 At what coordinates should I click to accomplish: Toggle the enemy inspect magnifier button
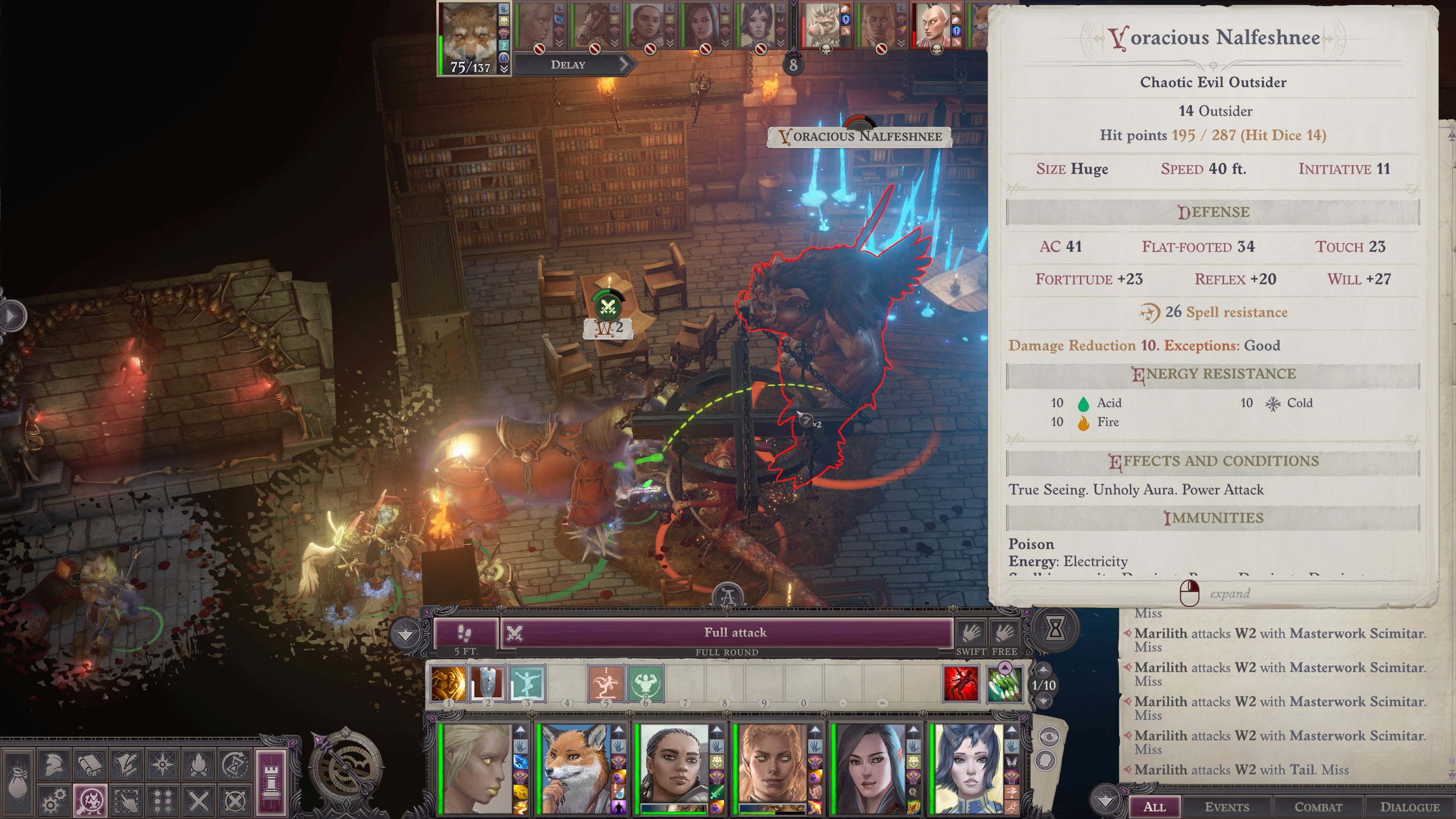[90, 802]
